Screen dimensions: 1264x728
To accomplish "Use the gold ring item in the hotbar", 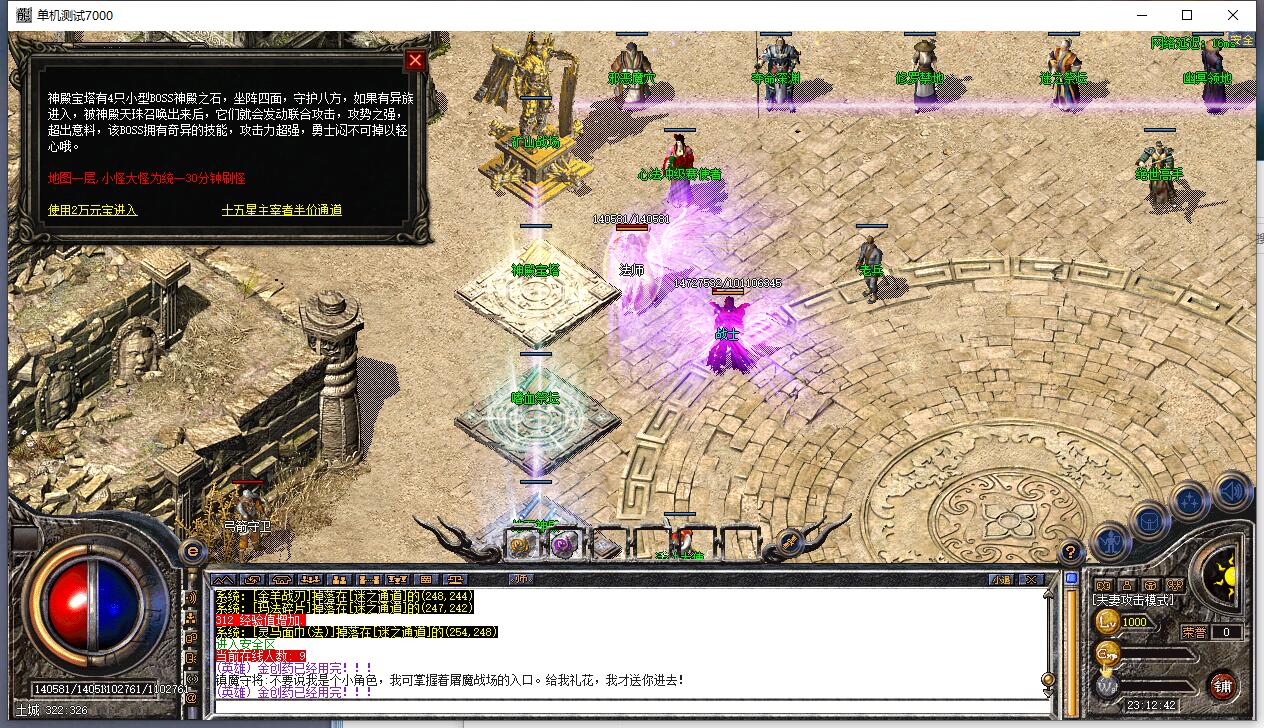I will pyautogui.click(x=521, y=543).
